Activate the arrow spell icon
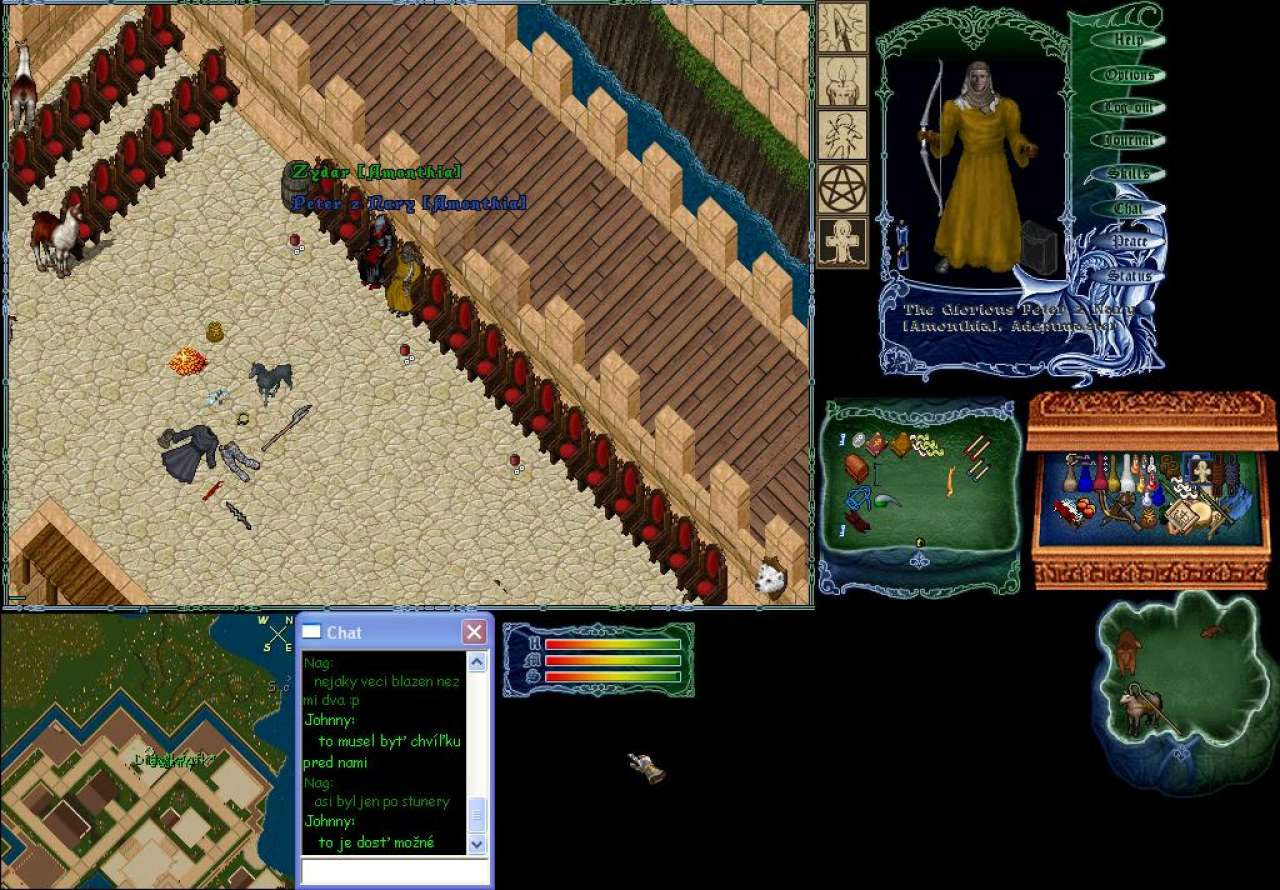Viewport: 1280px width, 890px height. click(x=842, y=27)
